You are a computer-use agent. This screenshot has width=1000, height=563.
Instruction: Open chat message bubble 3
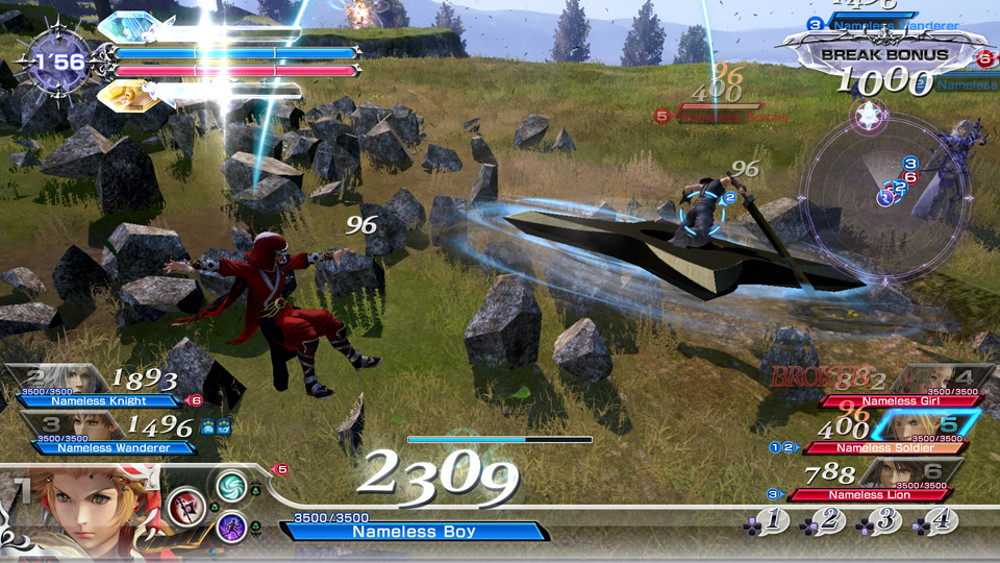coord(880,521)
